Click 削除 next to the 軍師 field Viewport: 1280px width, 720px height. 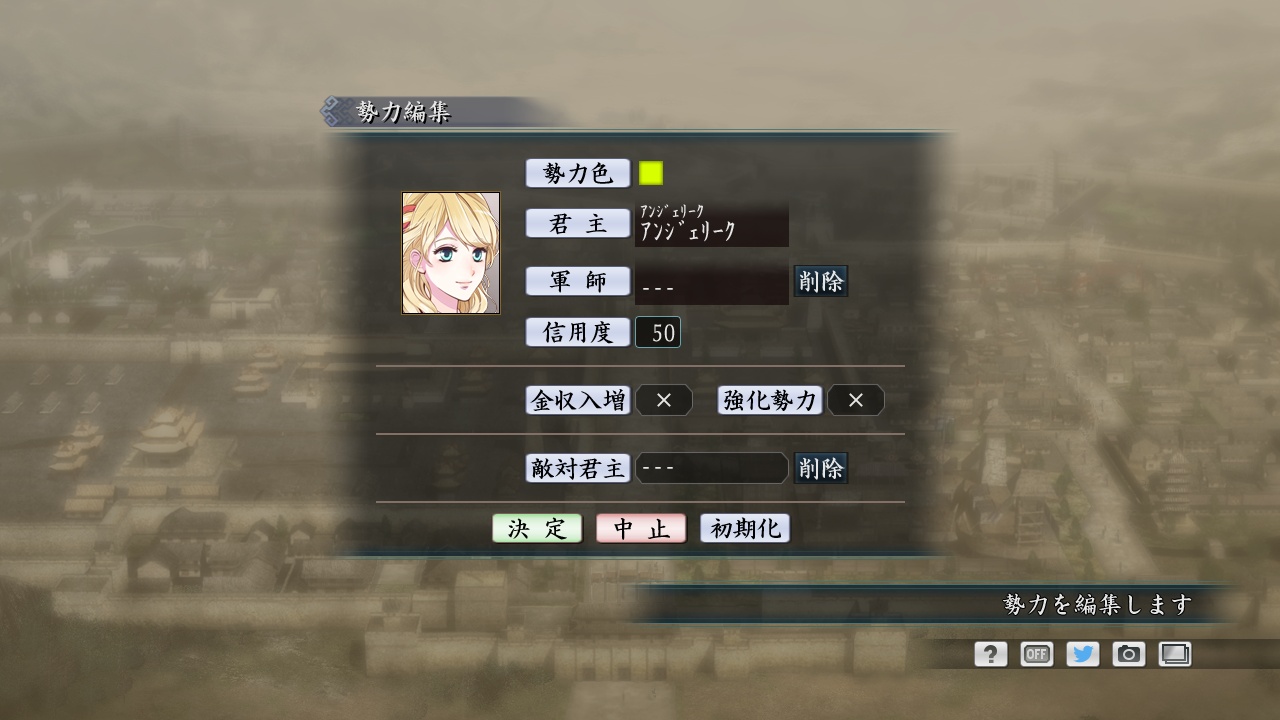click(x=822, y=282)
